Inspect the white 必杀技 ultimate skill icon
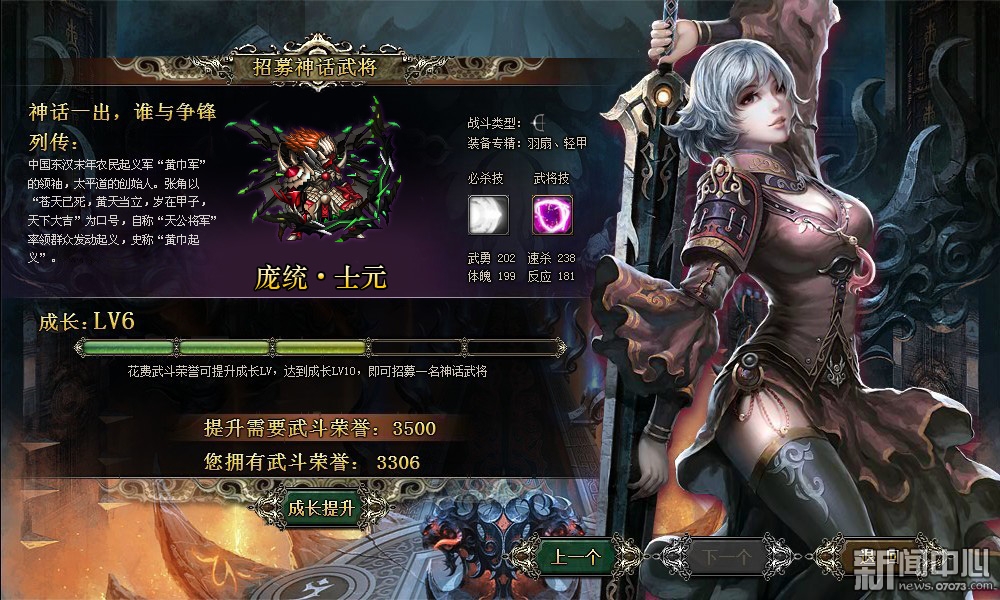This screenshot has height=600, width=1000. (x=488, y=215)
